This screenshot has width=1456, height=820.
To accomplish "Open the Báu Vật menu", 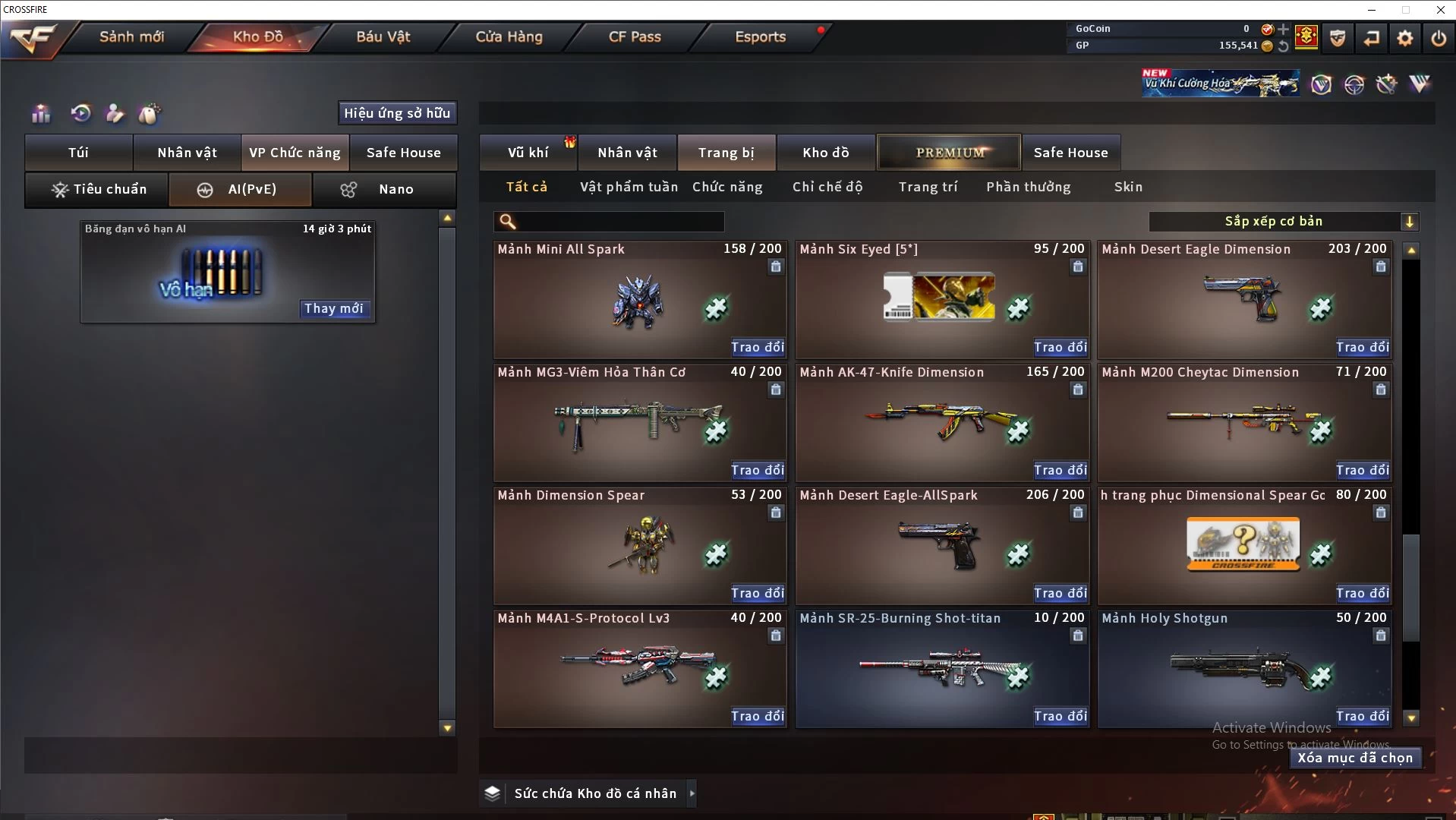I will point(383,36).
